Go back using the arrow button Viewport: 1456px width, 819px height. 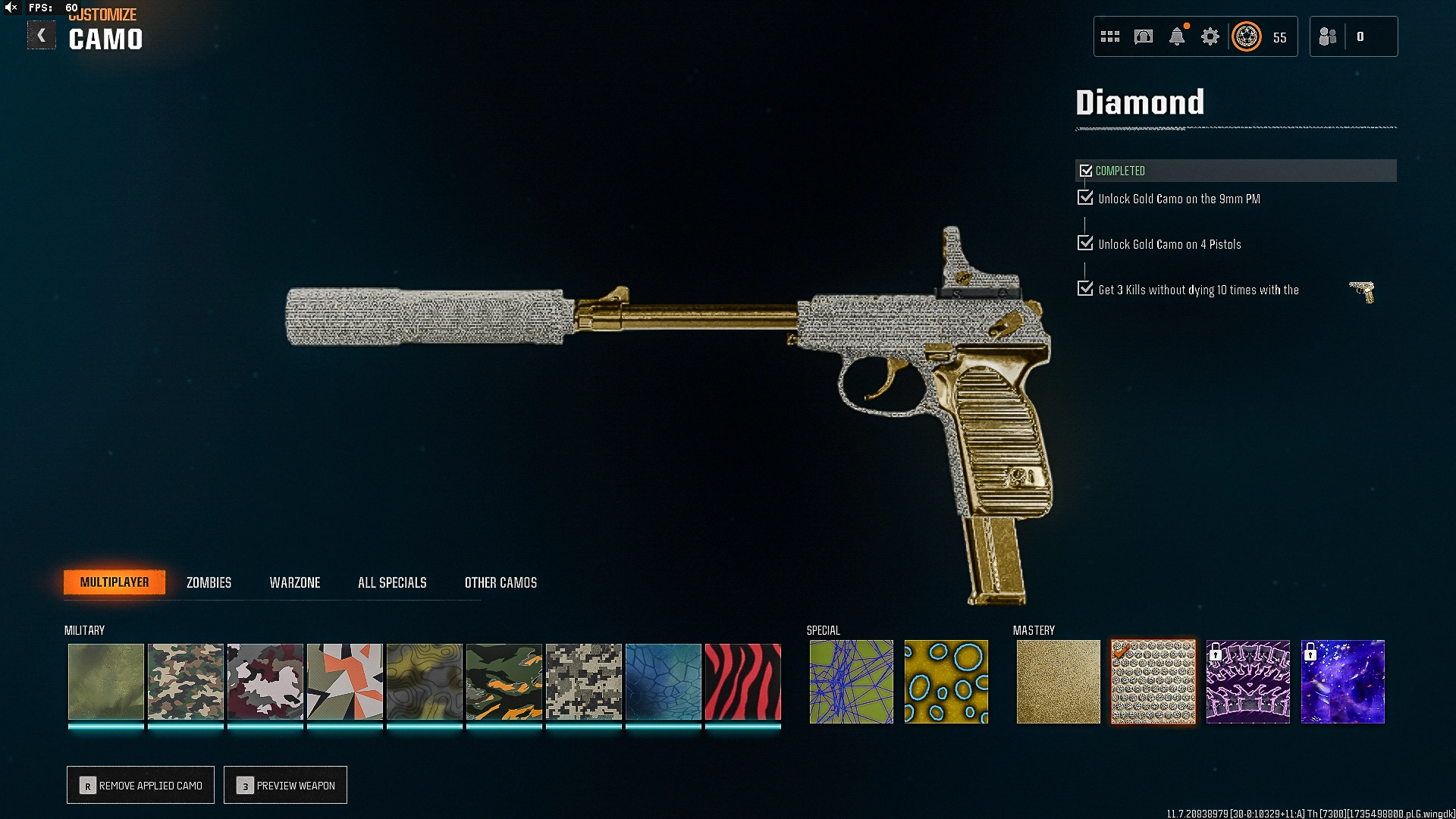pyautogui.click(x=42, y=36)
